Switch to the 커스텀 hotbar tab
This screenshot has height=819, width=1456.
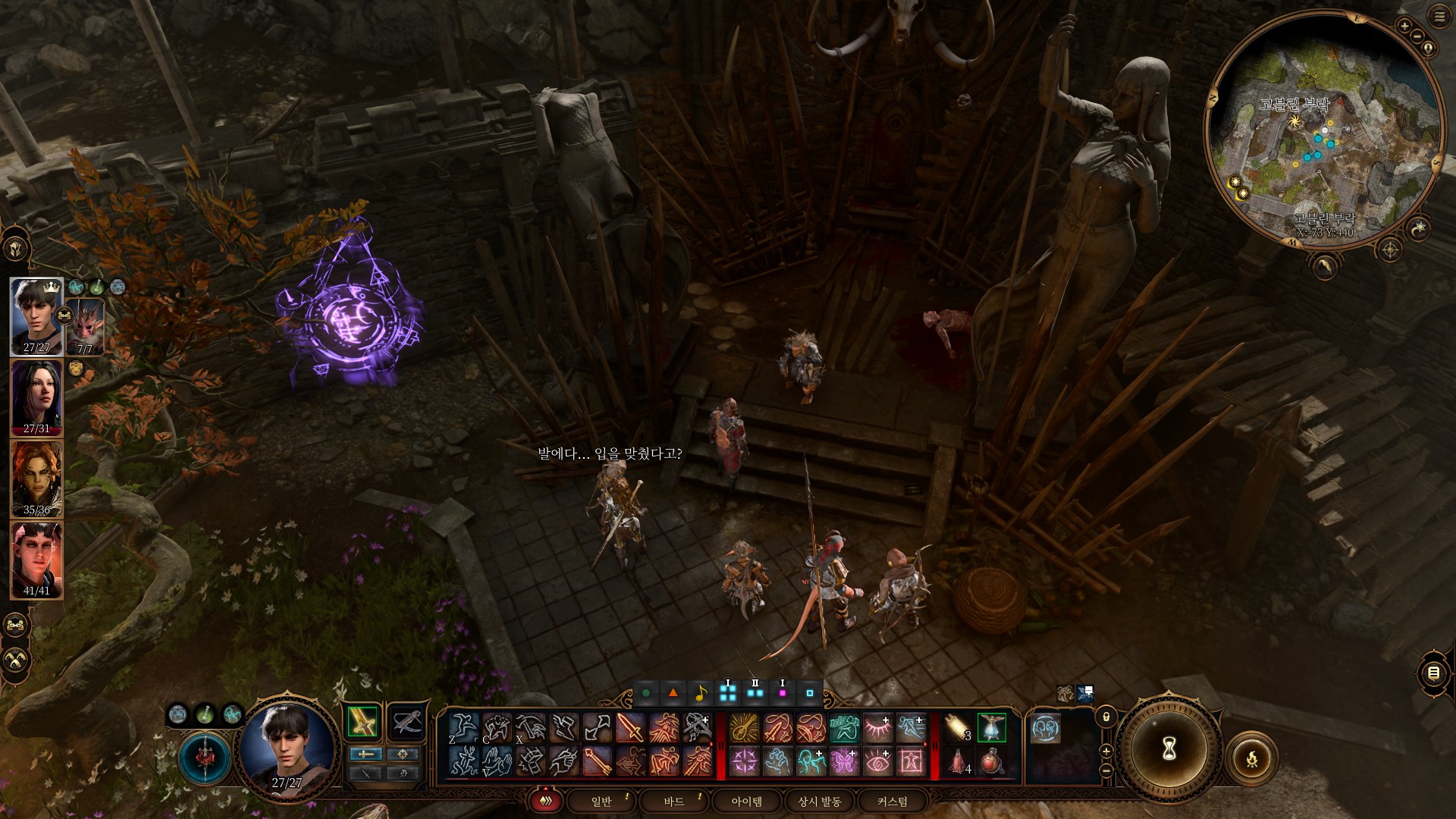[x=893, y=802]
